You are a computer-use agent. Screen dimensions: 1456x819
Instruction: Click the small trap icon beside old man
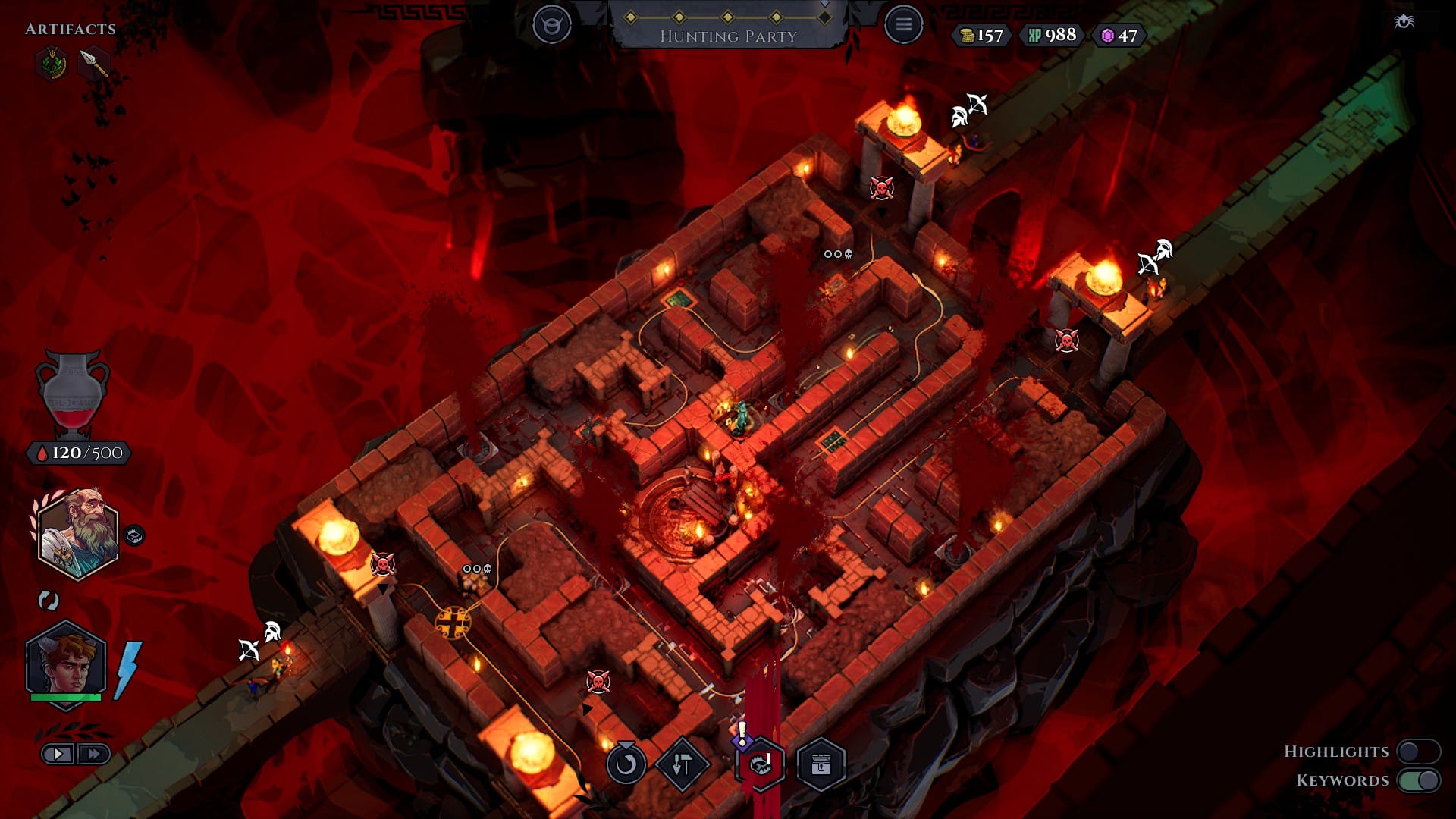tap(134, 535)
